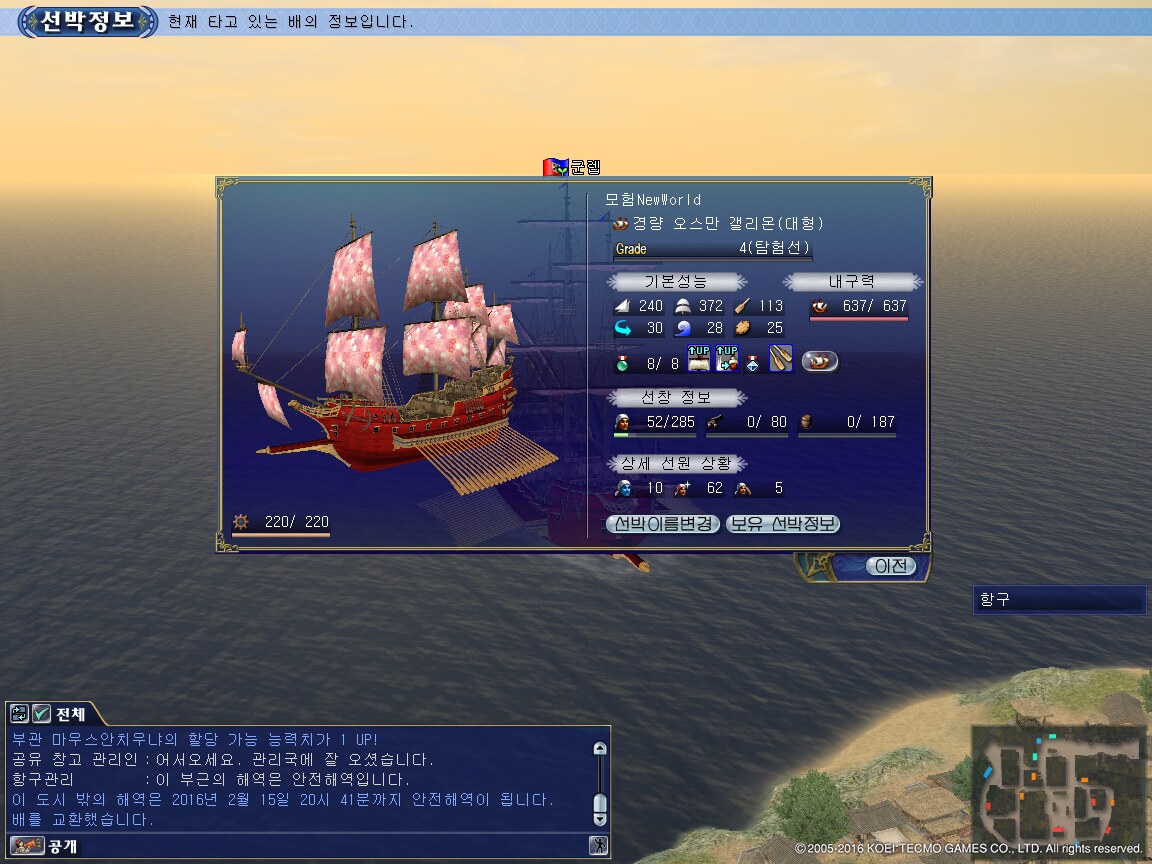Screen dimensions: 1152x864
Task: Click the 선박이름변경 rename ship button
Action: click(663, 524)
